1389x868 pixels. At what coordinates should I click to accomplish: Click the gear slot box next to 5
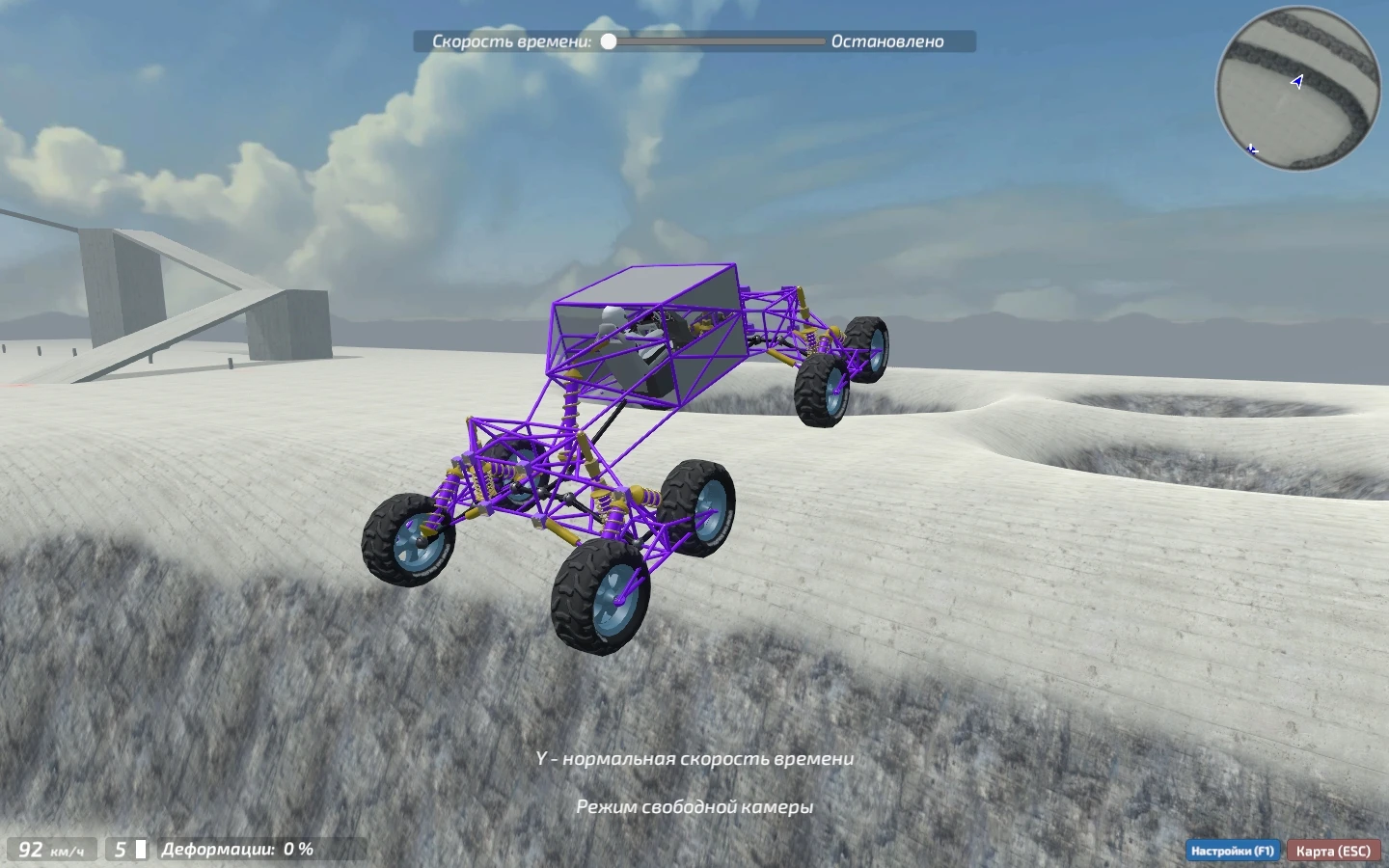[x=141, y=850]
